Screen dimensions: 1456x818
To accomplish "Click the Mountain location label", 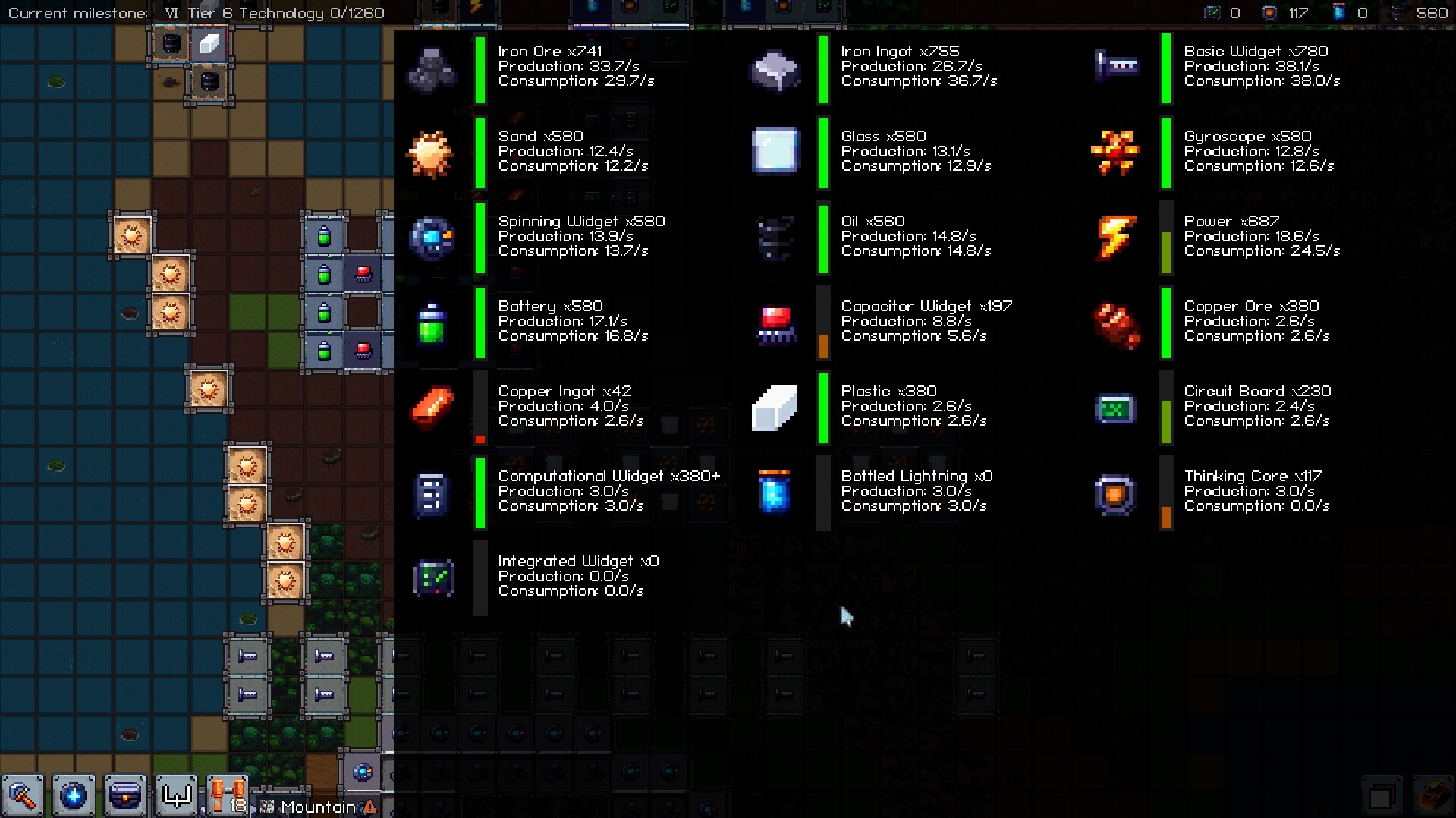I will [x=317, y=807].
